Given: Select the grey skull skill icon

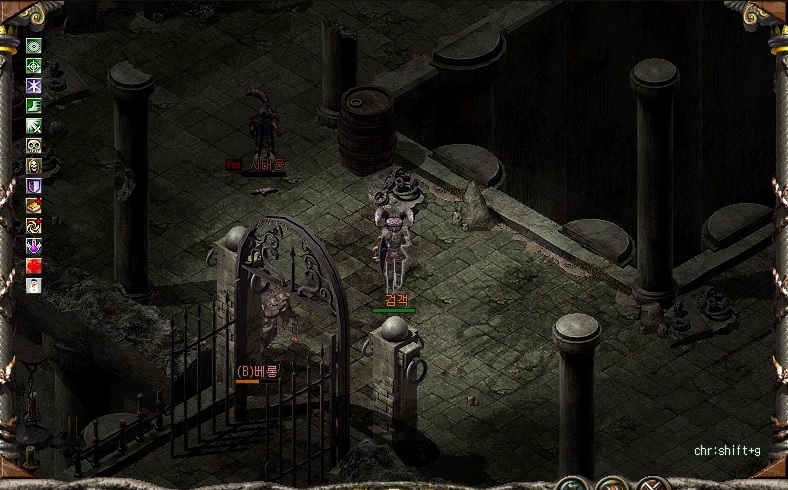Looking at the screenshot, I should [x=34, y=146].
